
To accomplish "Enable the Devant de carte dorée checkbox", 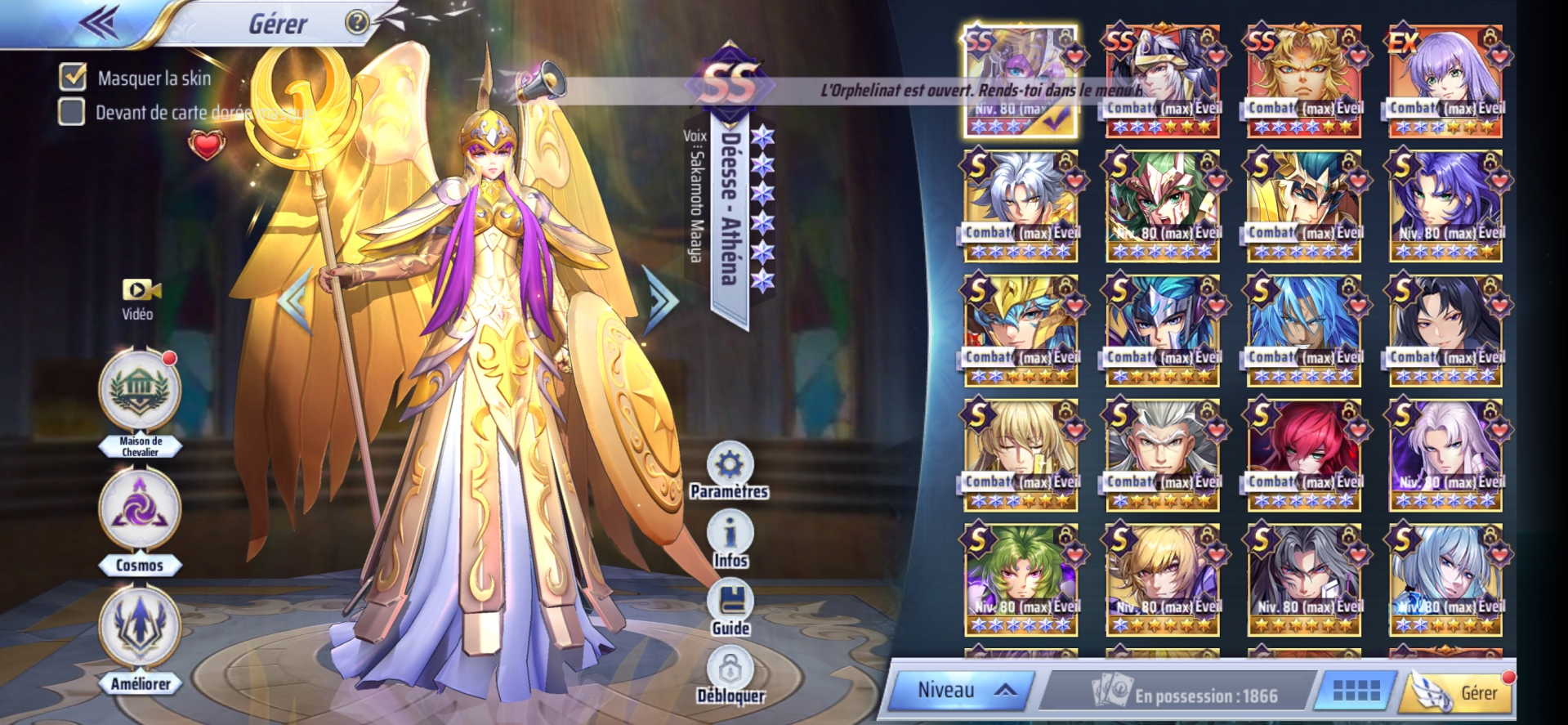I will point(72,112).
